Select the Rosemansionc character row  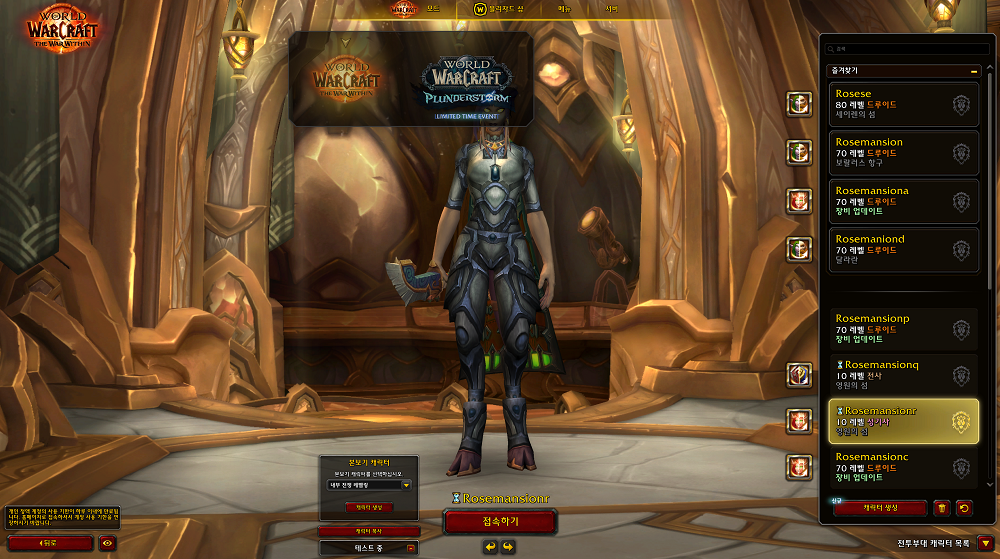pos(904,469)
